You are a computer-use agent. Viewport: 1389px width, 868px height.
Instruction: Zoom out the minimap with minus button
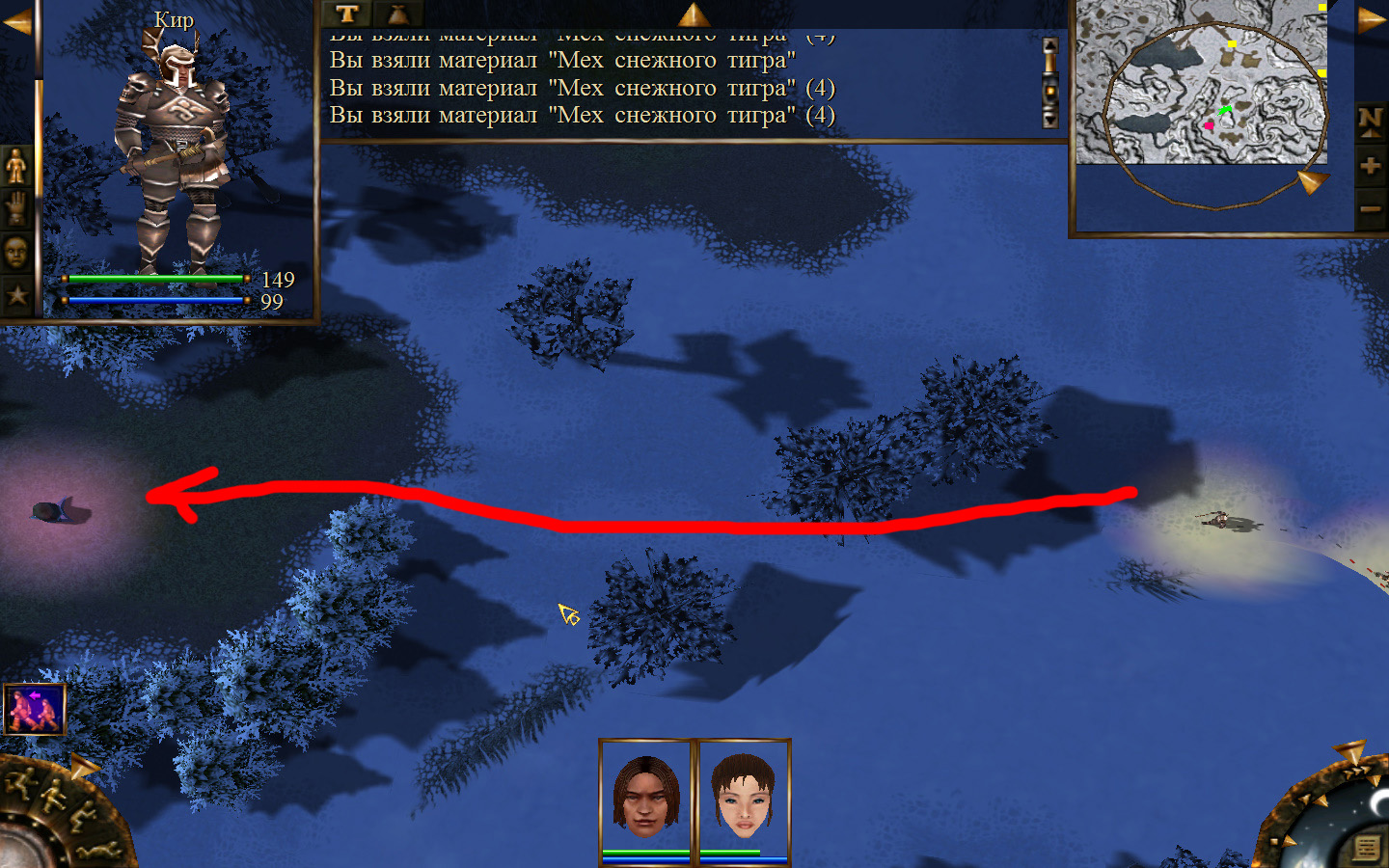coord(1371,208)
